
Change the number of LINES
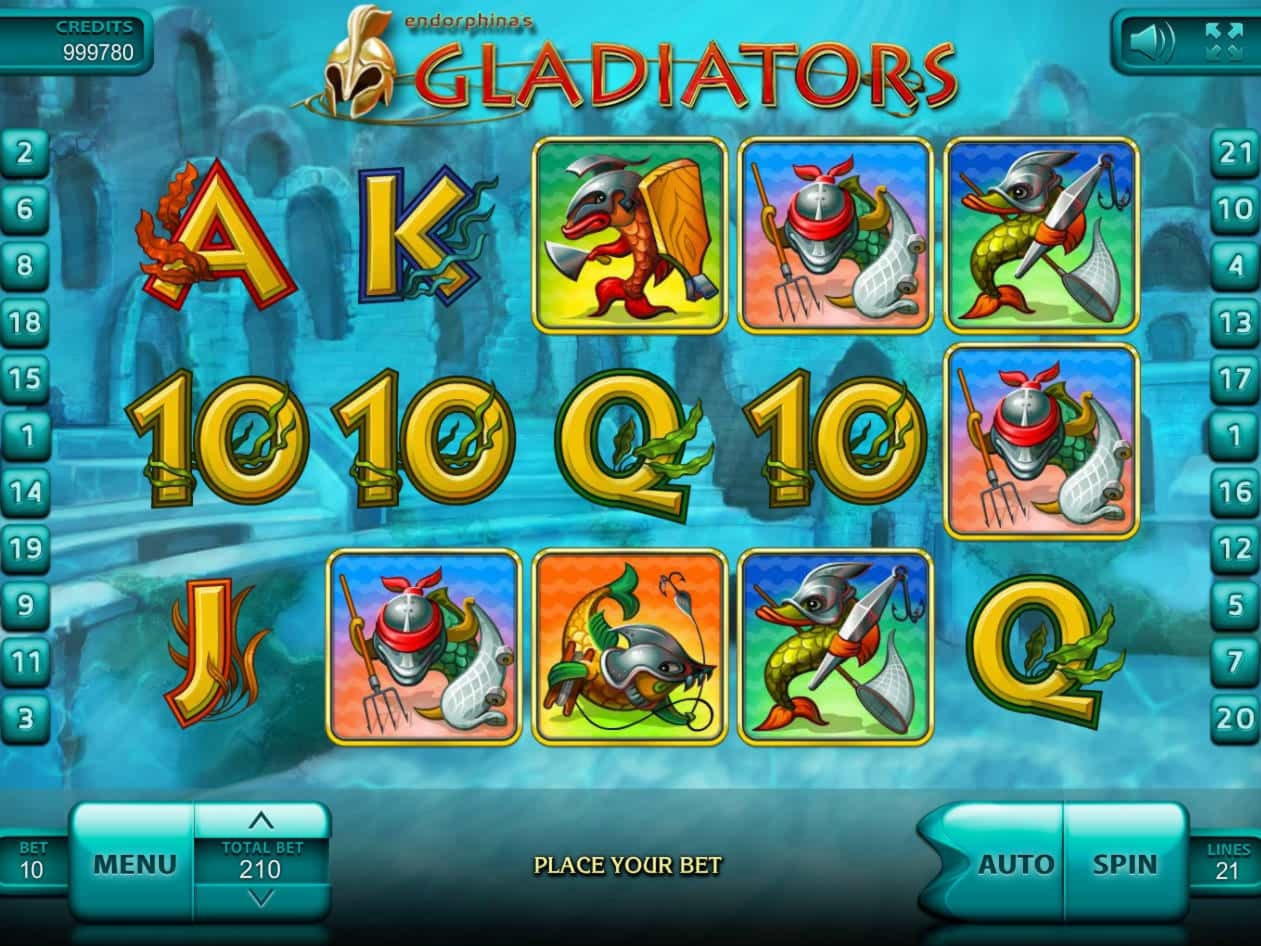1226,862
